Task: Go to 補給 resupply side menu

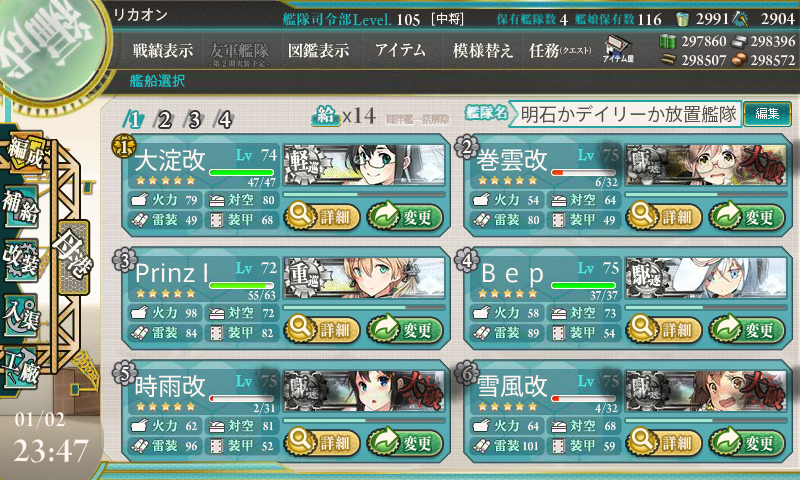Action: (x=21, y=200)
